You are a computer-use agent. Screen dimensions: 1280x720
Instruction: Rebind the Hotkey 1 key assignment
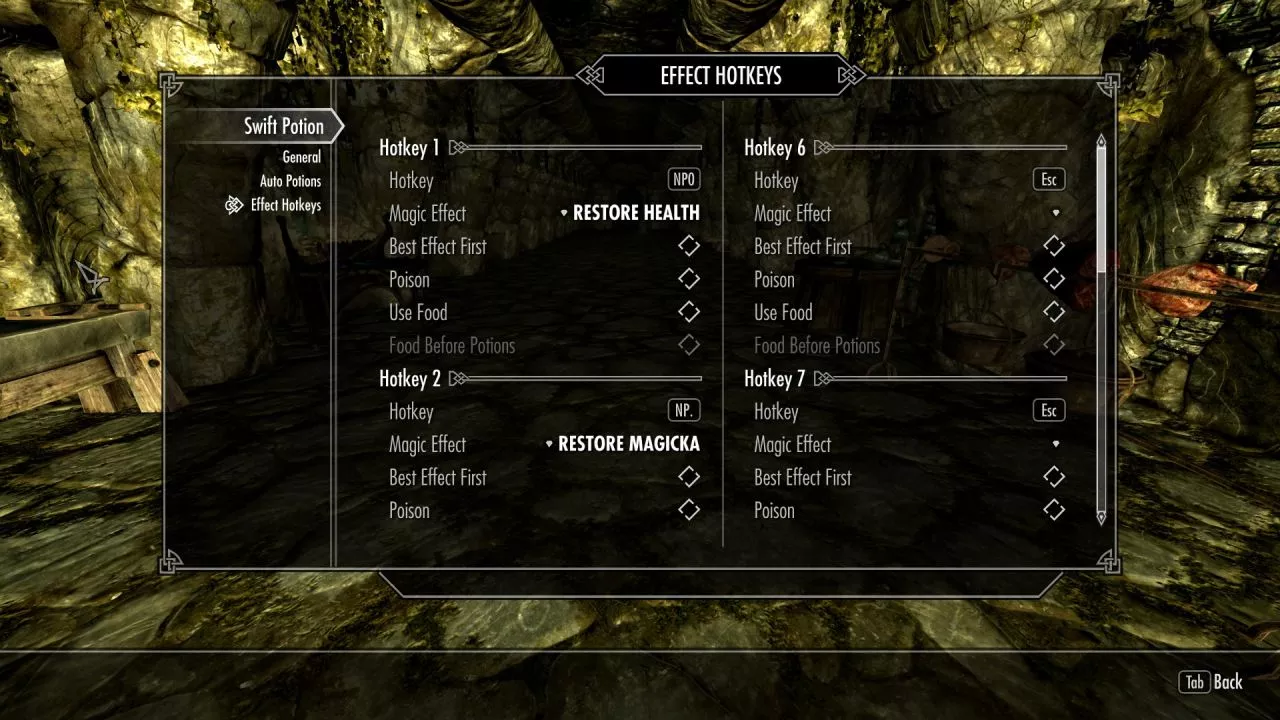click(684, 180)
